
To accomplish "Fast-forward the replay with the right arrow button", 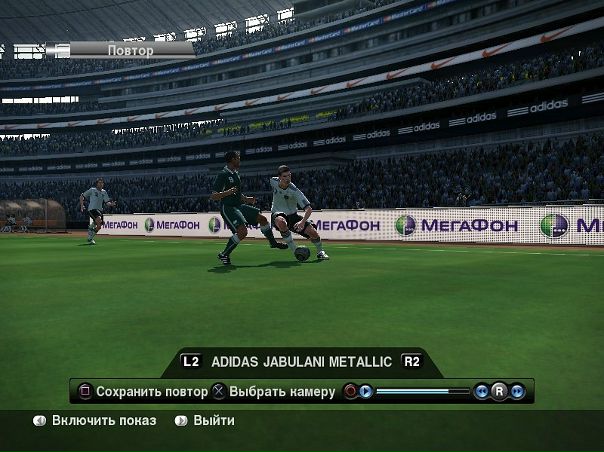I will (x=517, y=392).
